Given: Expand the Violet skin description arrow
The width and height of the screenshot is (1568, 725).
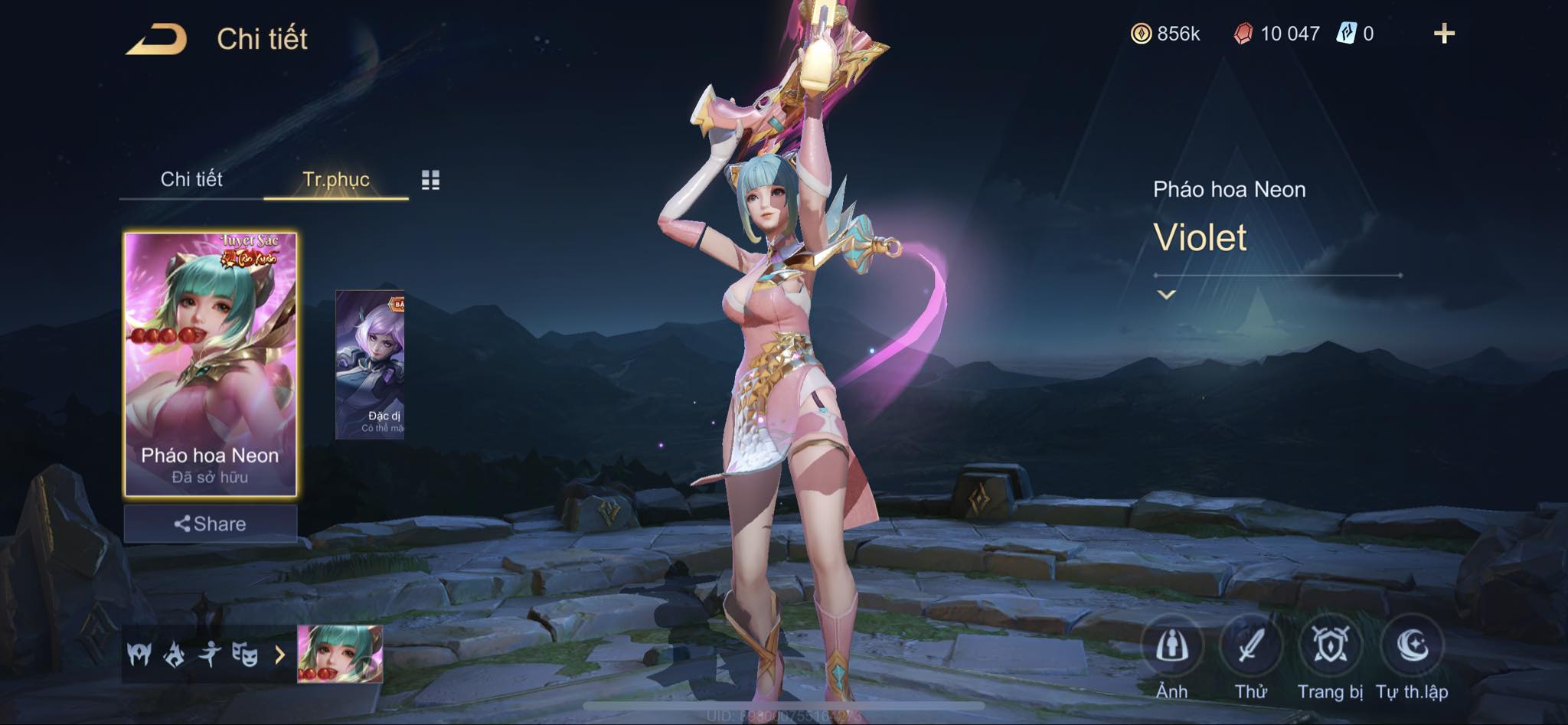Looking at the screenshot, I should click(x=1166, y=295).
